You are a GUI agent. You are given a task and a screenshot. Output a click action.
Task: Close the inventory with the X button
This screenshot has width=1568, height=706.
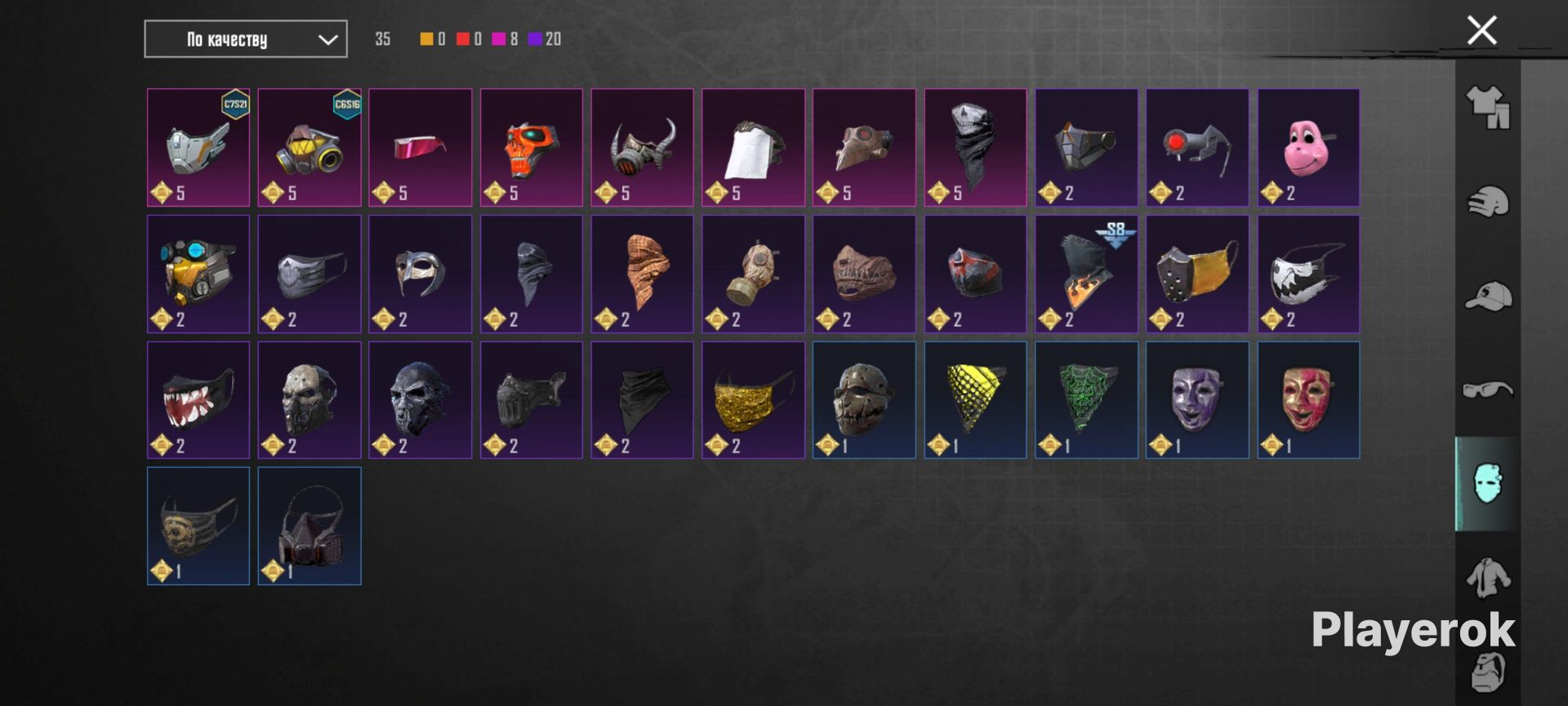pos(1481,31)
